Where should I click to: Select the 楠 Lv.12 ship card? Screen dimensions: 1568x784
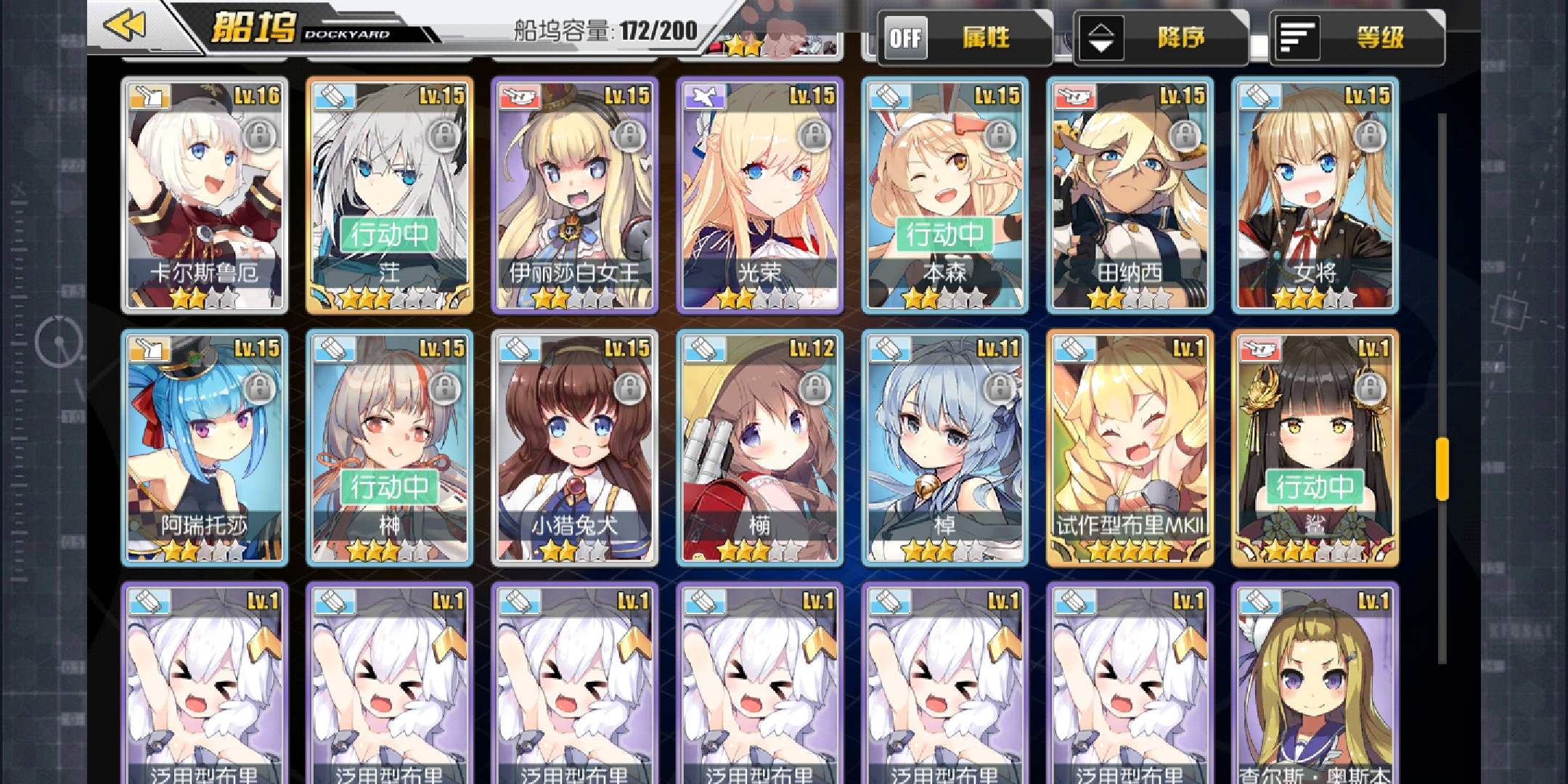[759, 447]
